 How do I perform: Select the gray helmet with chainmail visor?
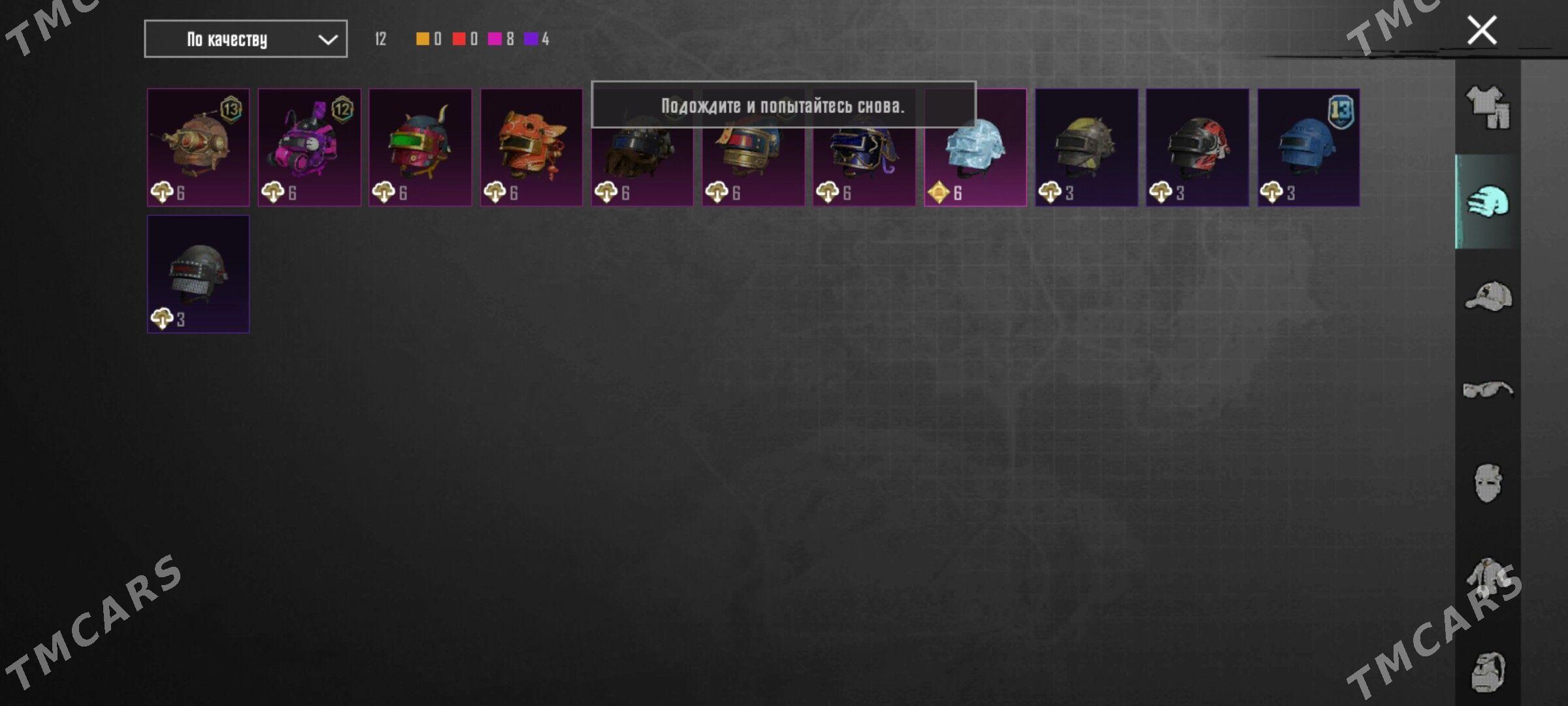pos(198,275)
